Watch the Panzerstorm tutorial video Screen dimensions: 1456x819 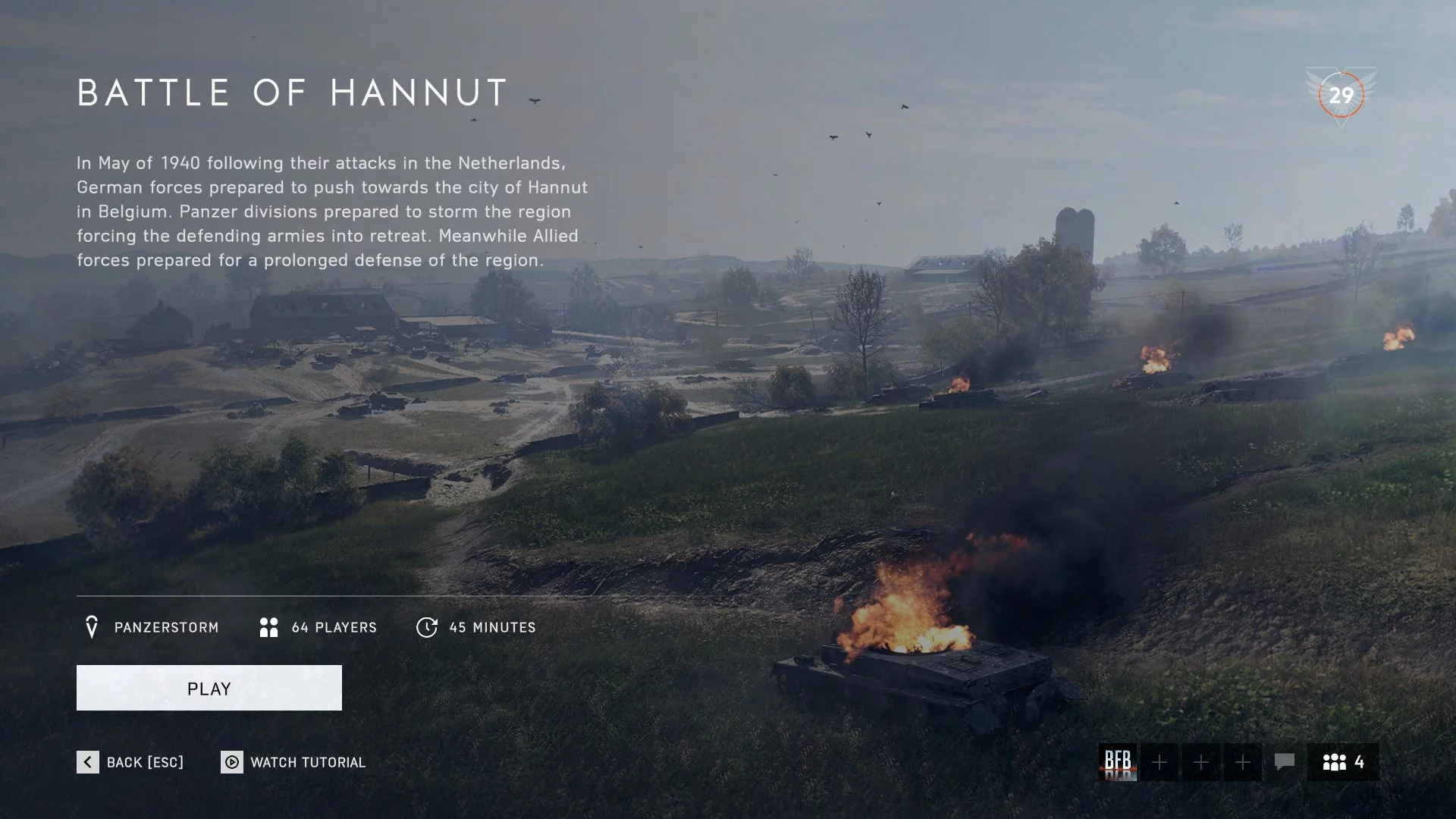[x=293, y=762]
